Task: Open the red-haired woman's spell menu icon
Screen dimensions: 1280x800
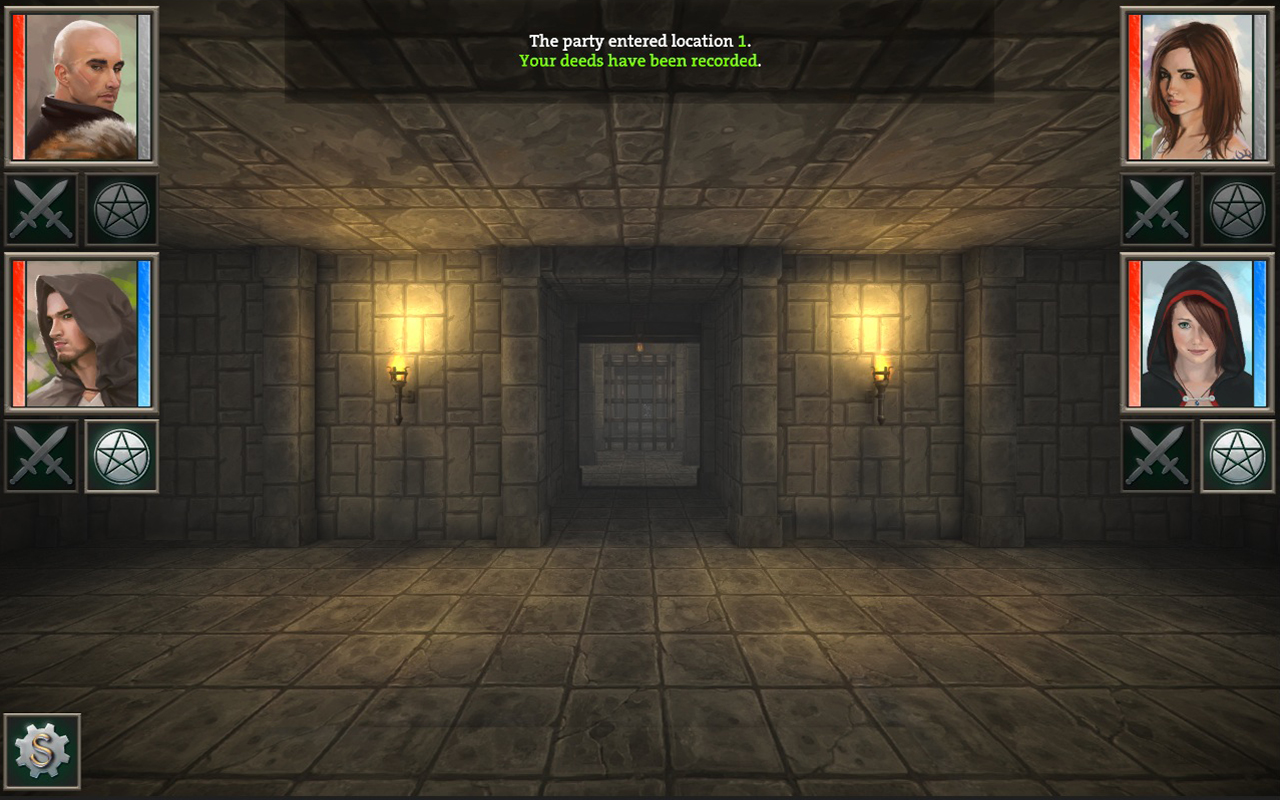Action: (1237, 210)
